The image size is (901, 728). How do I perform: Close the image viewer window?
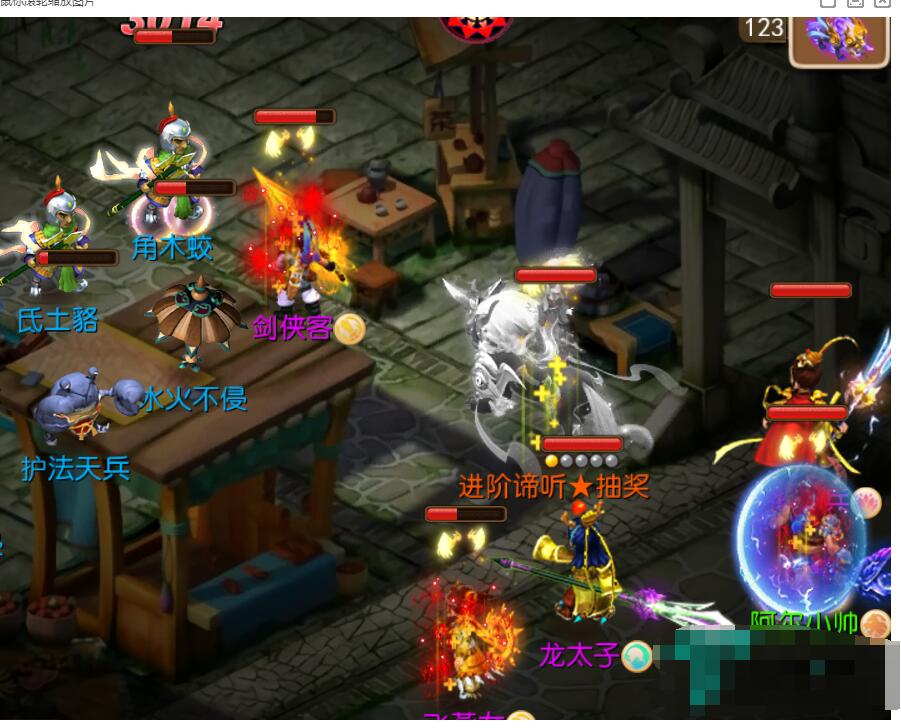pos(881,3)
